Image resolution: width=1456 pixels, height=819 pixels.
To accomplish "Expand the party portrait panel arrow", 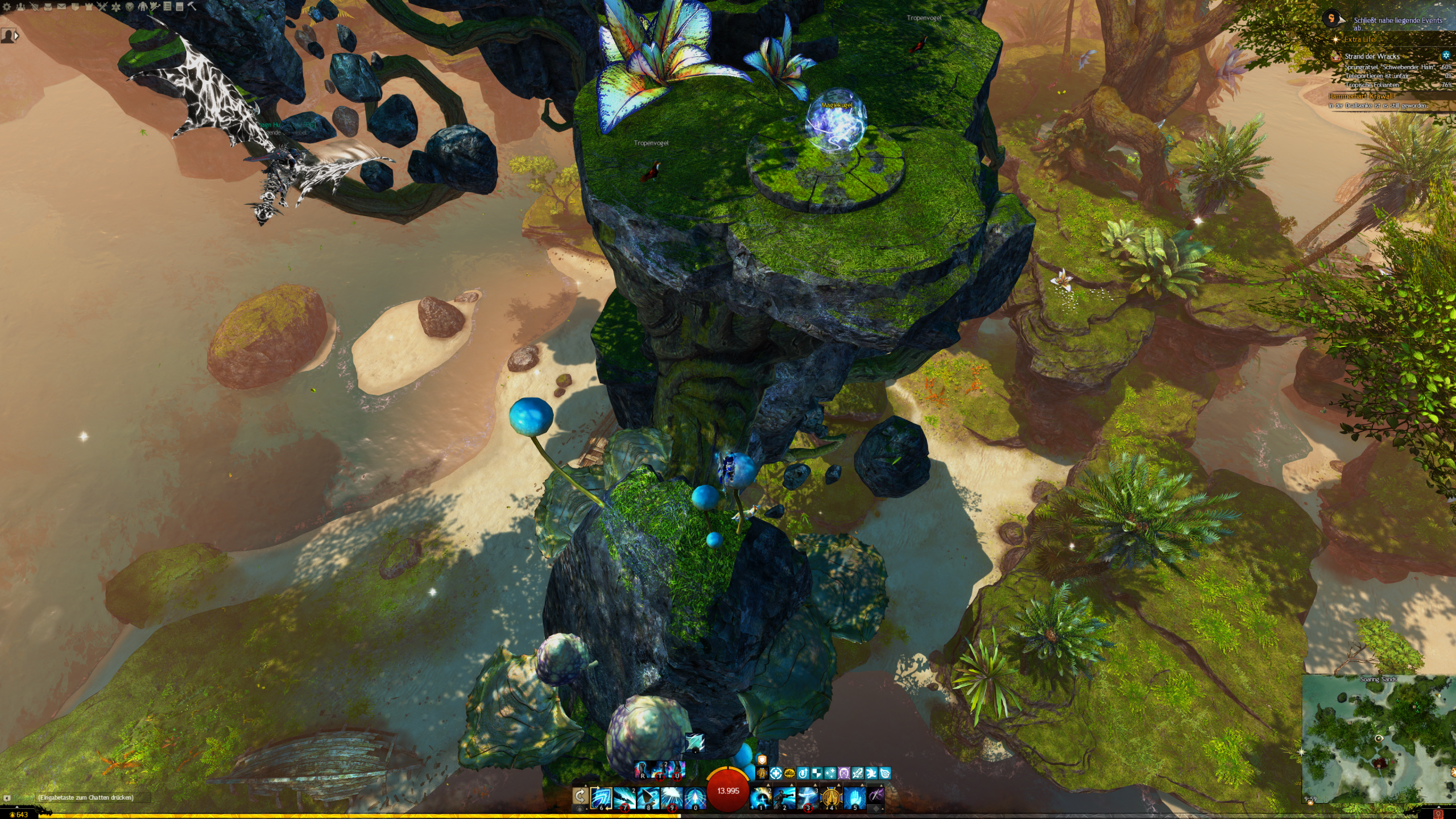I will point(16,36).
